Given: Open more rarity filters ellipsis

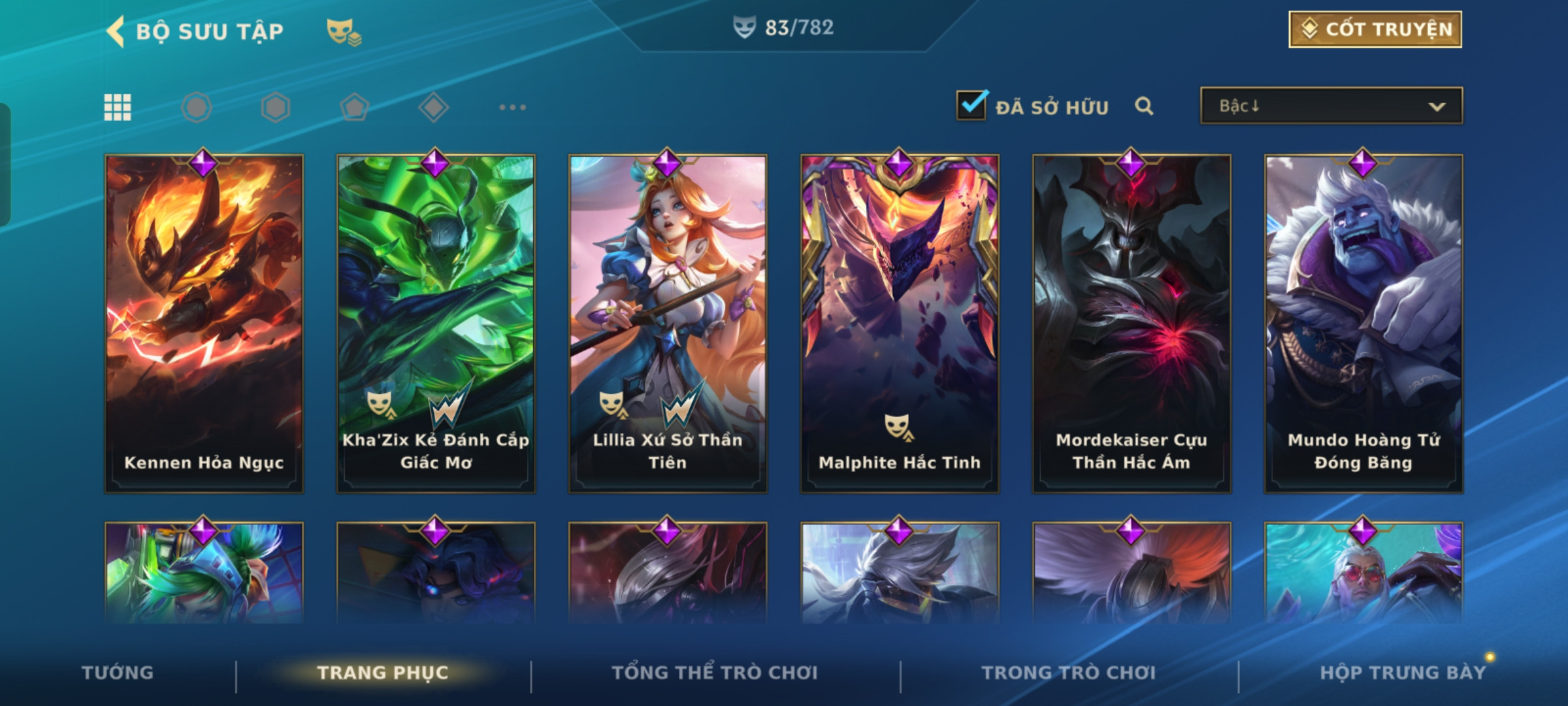Looking at the screenshot, I should pyautogui.click(x=512, y=107).
